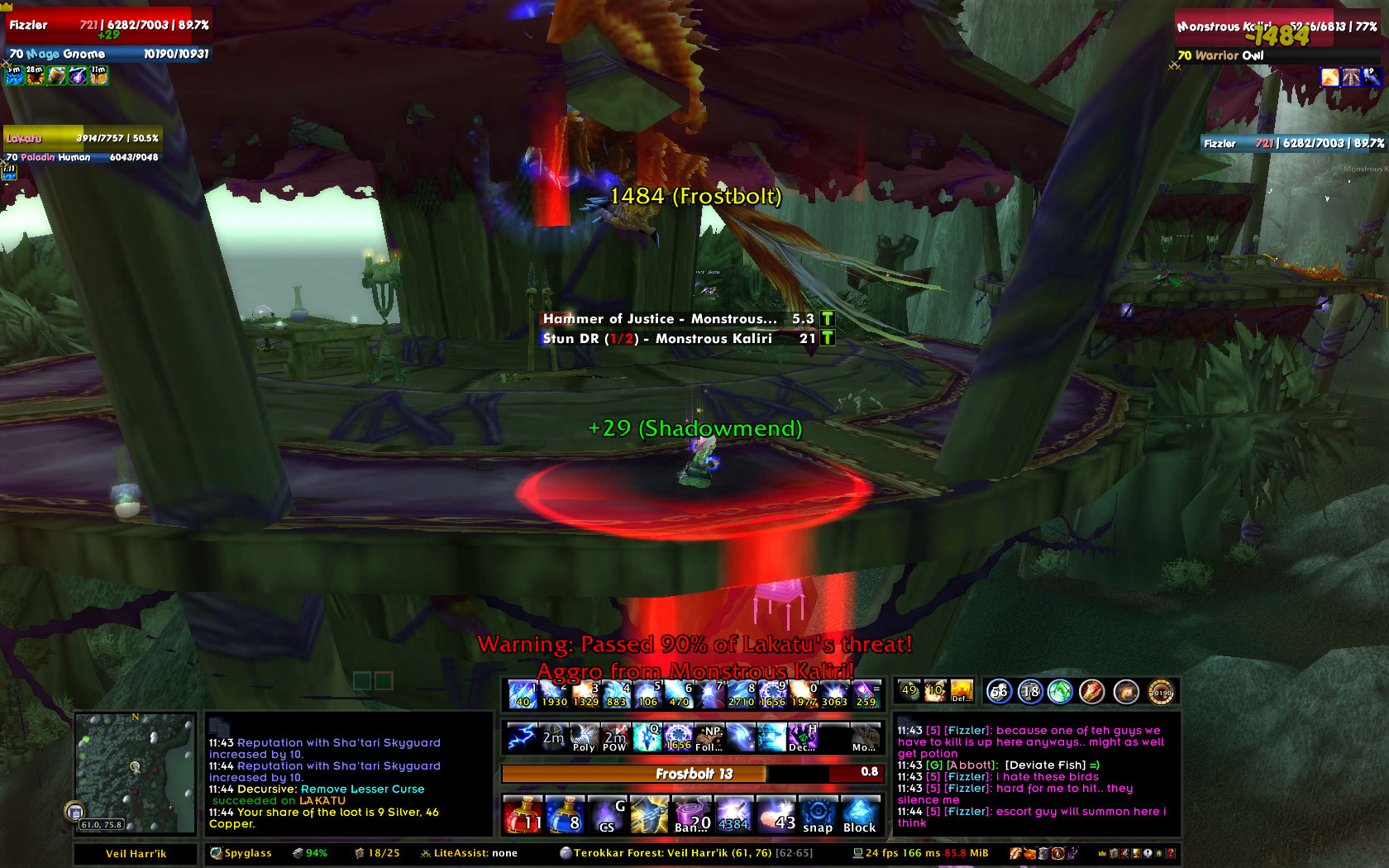
Task: Use the red healing potion slot
Action: tap(523, 814)
